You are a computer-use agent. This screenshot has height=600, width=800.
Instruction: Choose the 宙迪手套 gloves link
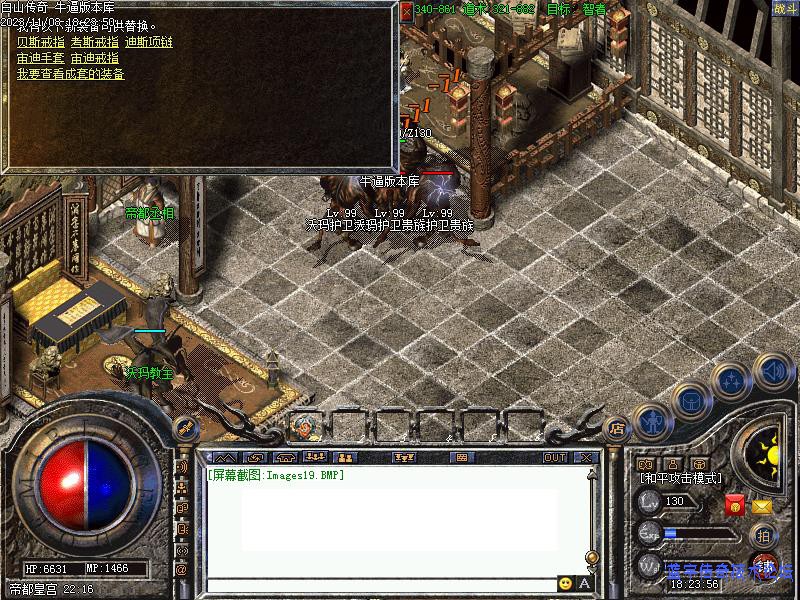pyautogui.click(x=41, y=58)
